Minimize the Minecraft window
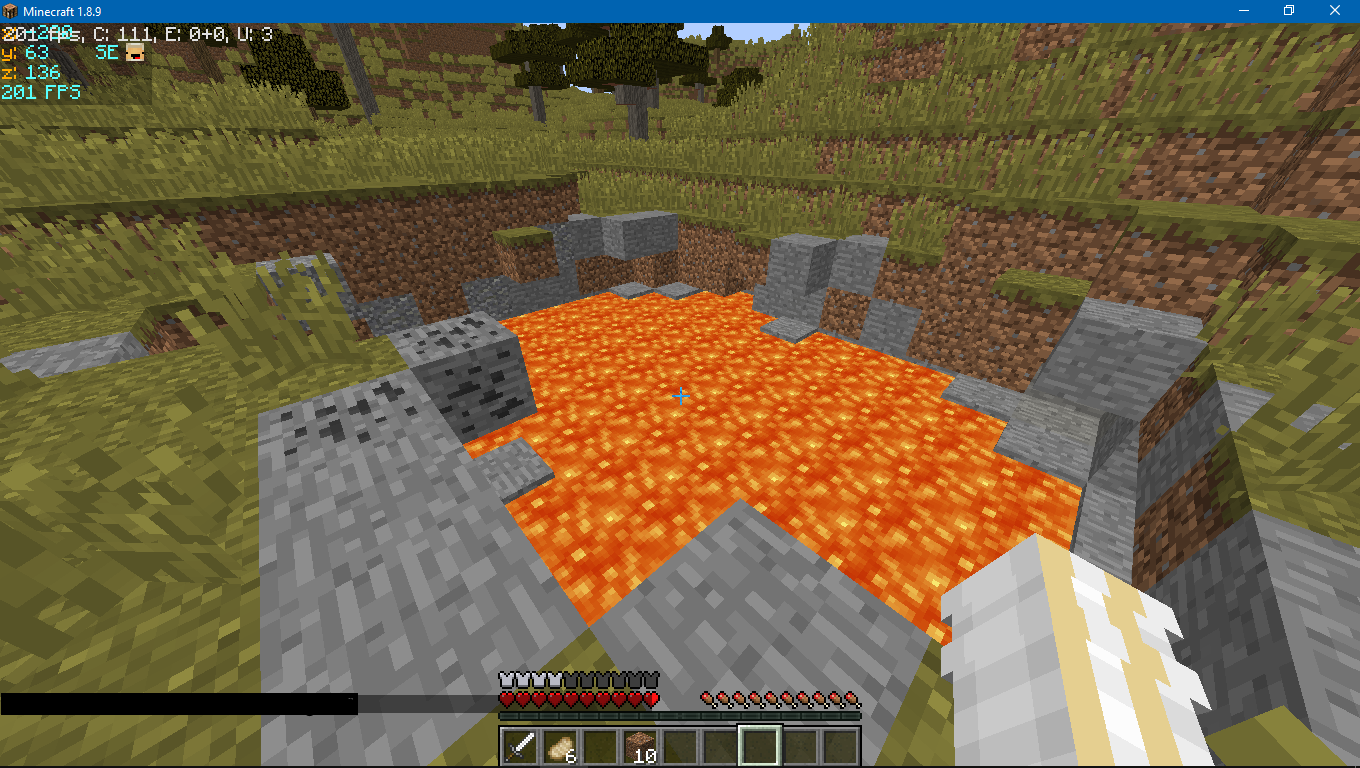Image resolution: width=1360 pixels, height=768 pixels. click(1244, 10)
